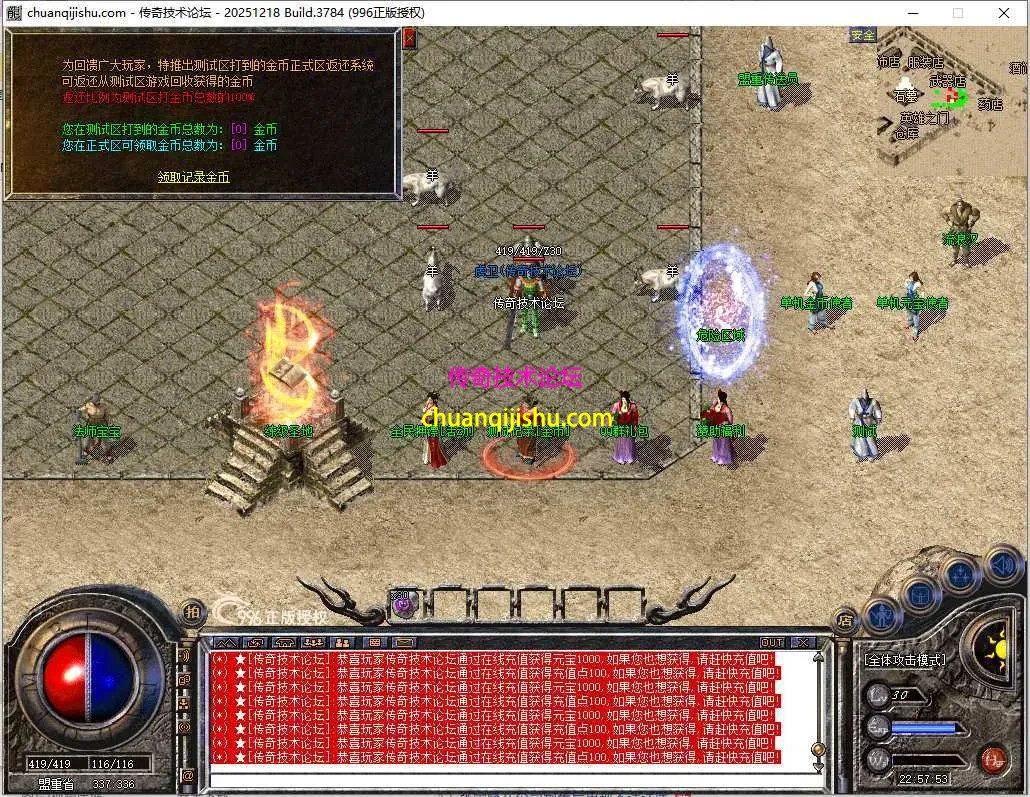Click the 领取记录金币 link
The width and height of the screenshot is (1030, 797).
193,177
